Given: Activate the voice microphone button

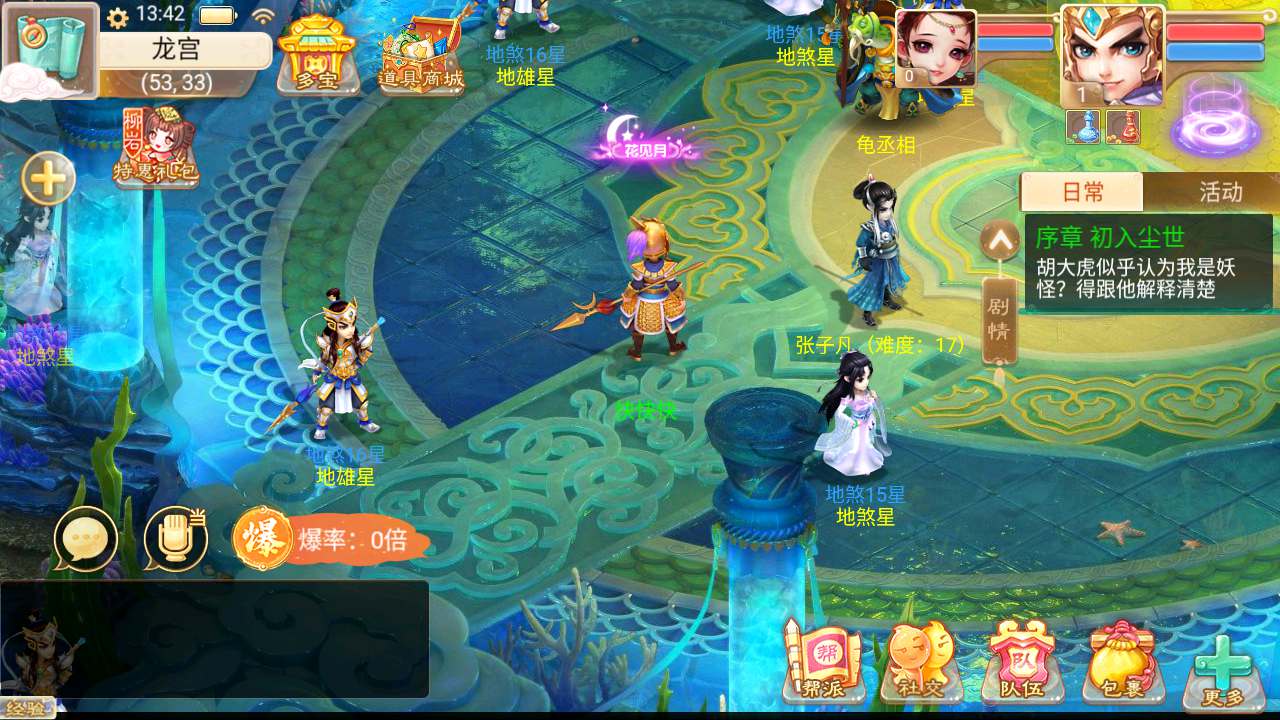Looking at the screenshot, I should point(175,539).
